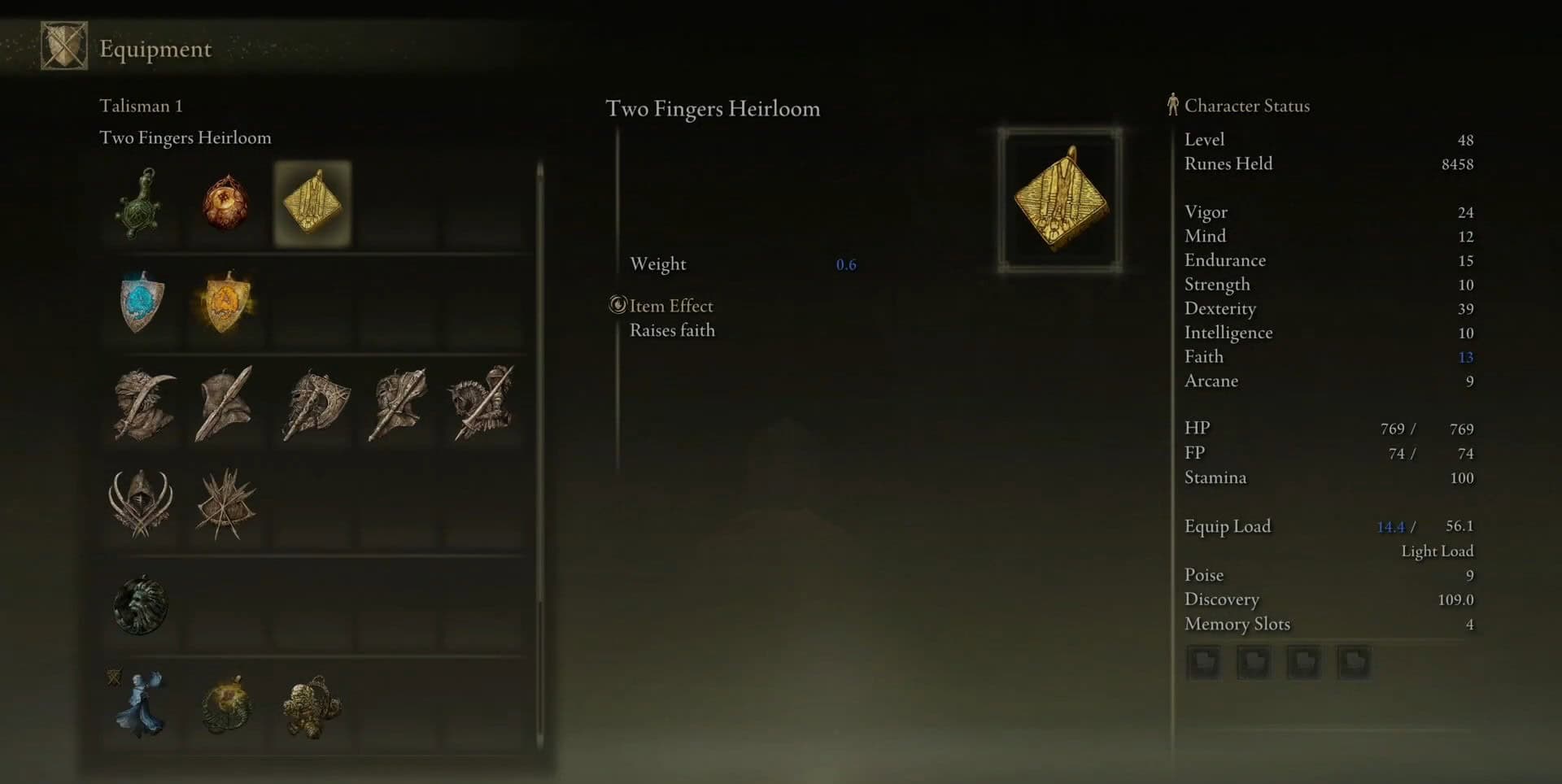The image size is (1562, 784).
Task: Click the last memory slot icon
Action: [1354, 662]
